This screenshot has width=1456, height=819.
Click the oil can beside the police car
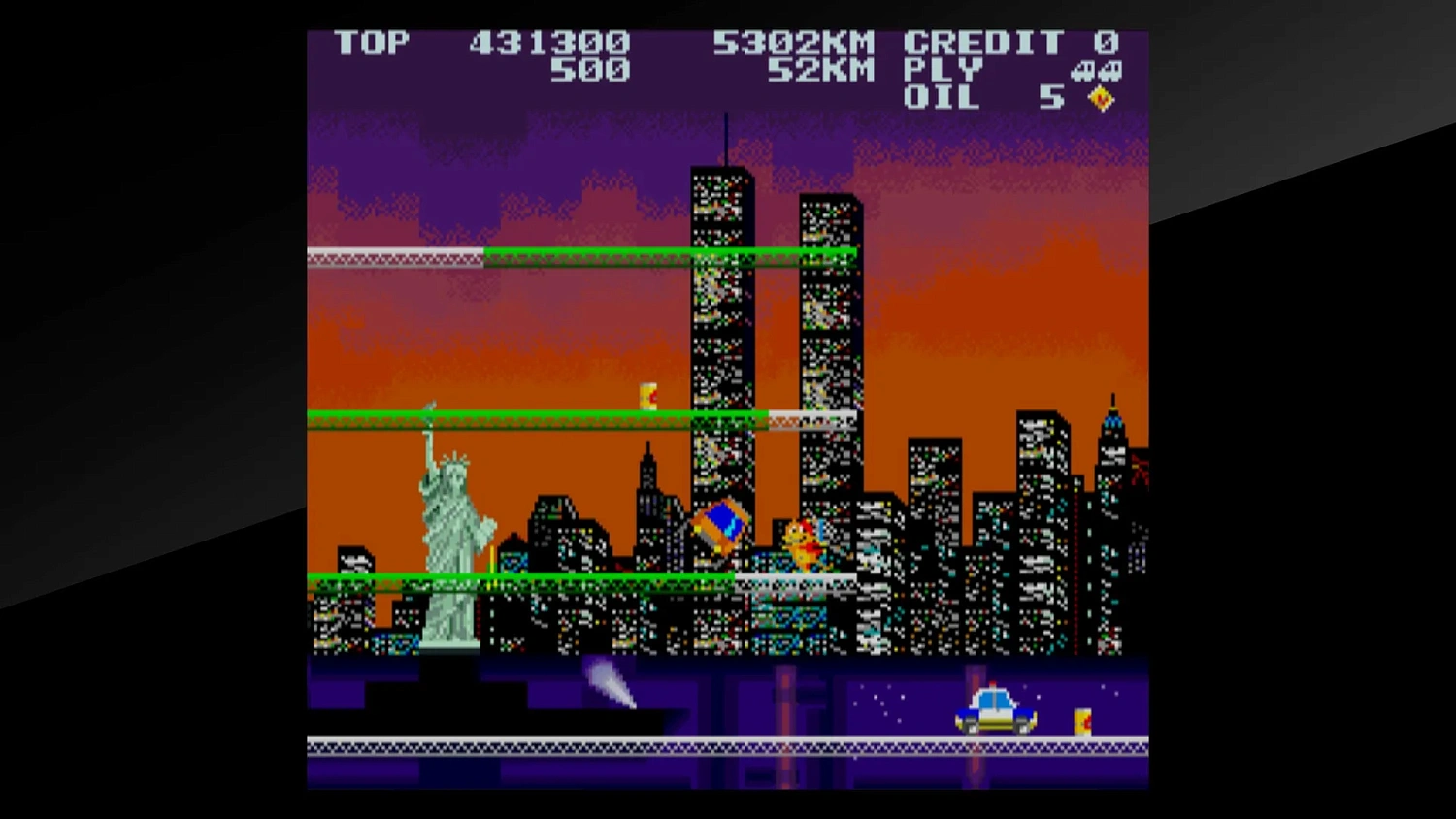(1082, 723)
